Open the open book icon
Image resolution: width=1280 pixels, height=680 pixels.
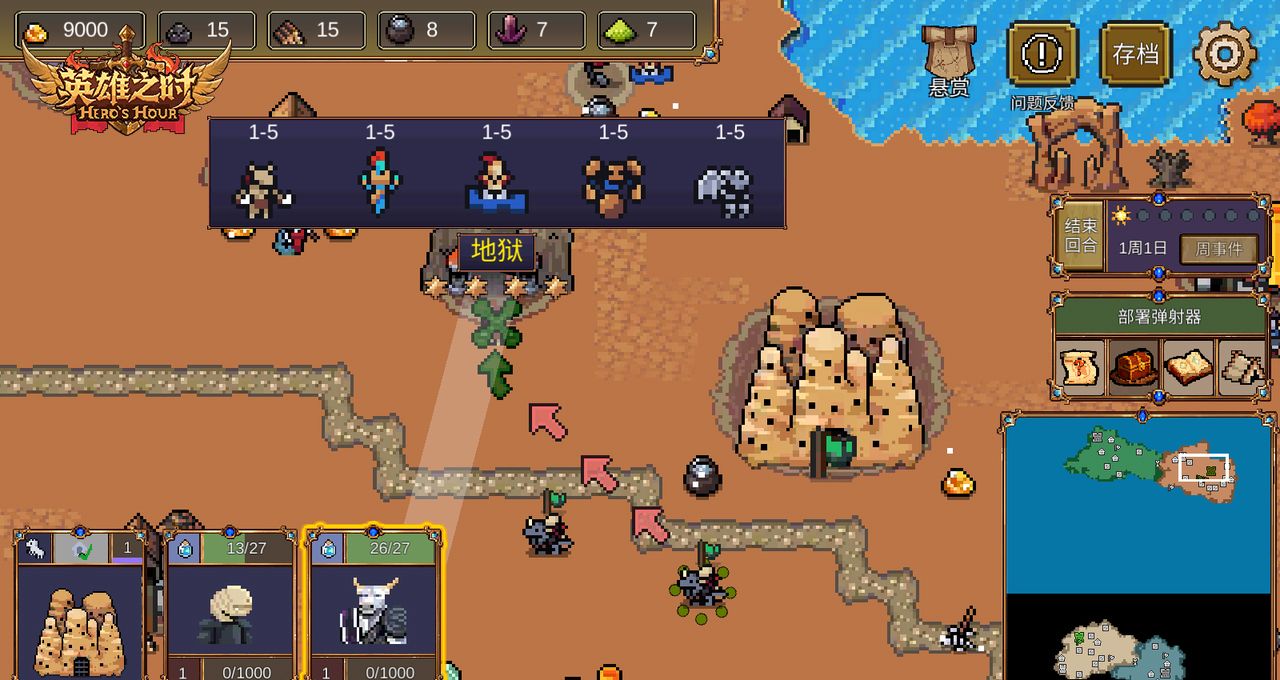[1188, 367]
